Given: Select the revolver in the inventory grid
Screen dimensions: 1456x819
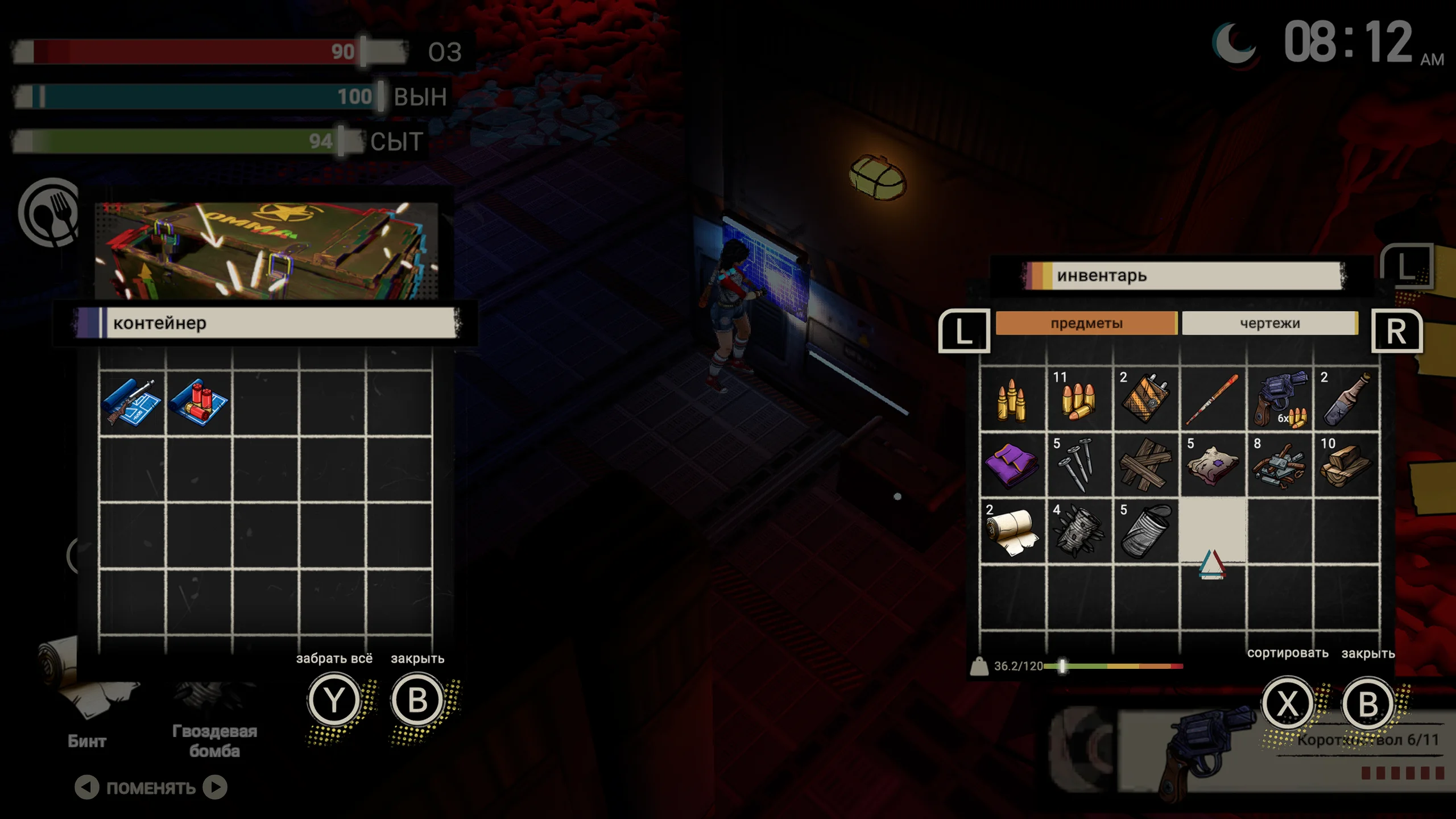Looking at the screenshot, I should (x=1280, y=398).
